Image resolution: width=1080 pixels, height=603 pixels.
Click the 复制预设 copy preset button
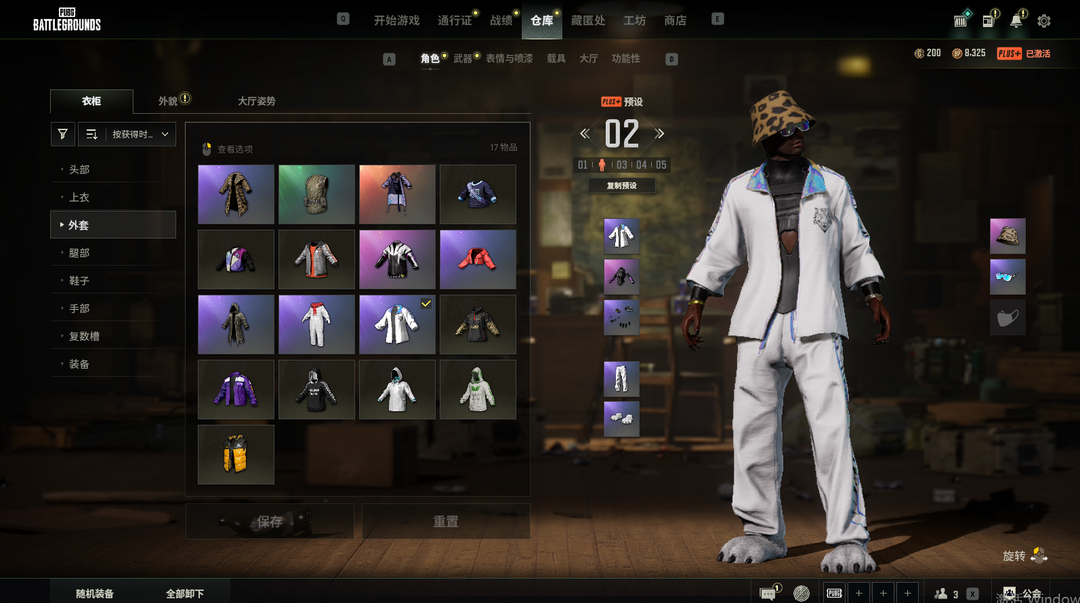(621, 186)
